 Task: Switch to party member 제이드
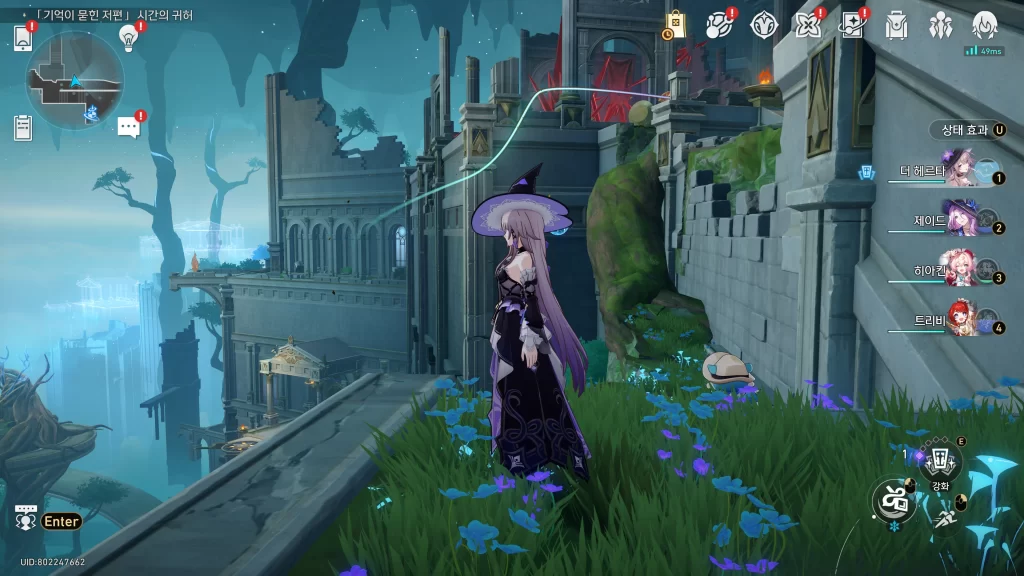coord(961,220)
